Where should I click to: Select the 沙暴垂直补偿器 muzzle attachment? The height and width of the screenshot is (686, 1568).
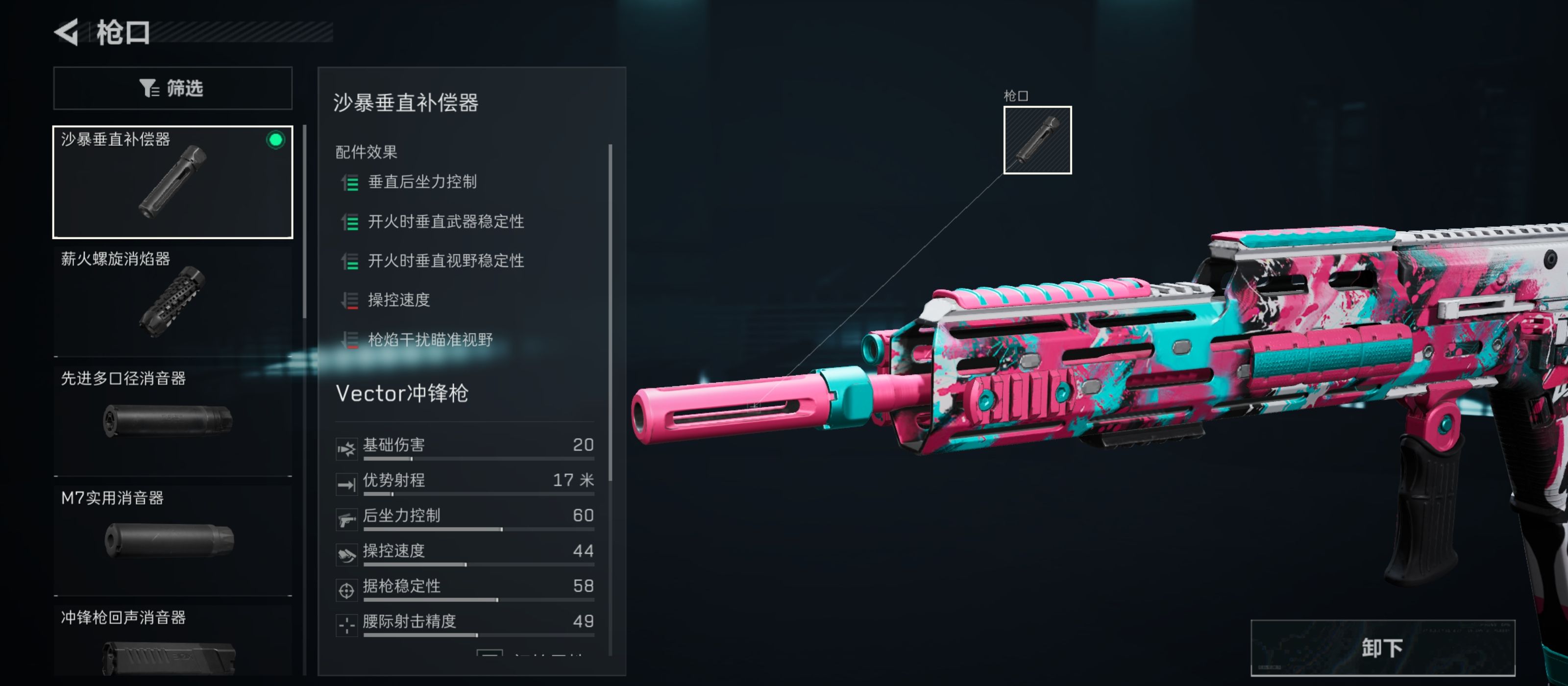(172, 181)
